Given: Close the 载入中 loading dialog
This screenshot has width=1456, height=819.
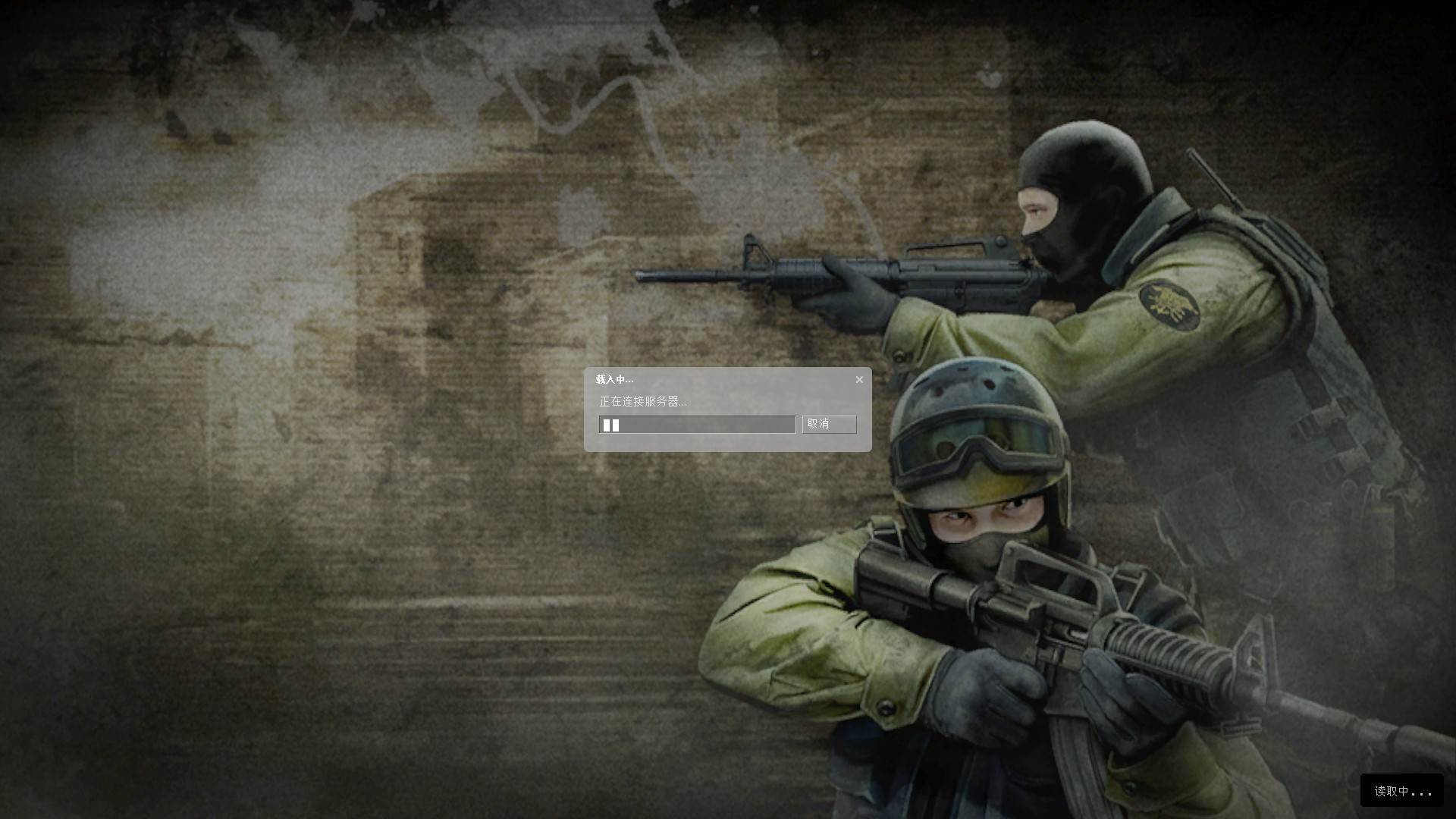Looking at the screenshot, I should (x=859, y=380).
